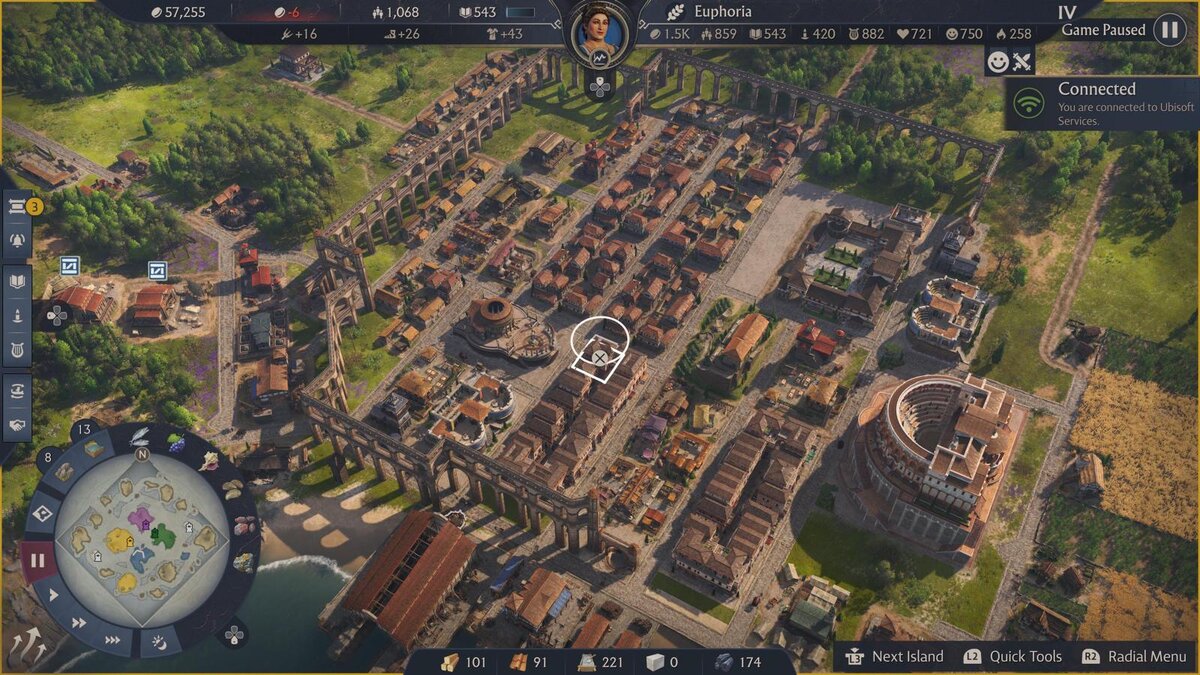Image resolution: width=1200 pixels, height=675 pixels.
Task: Select the Euphoria island name
Action: [722, 12]
